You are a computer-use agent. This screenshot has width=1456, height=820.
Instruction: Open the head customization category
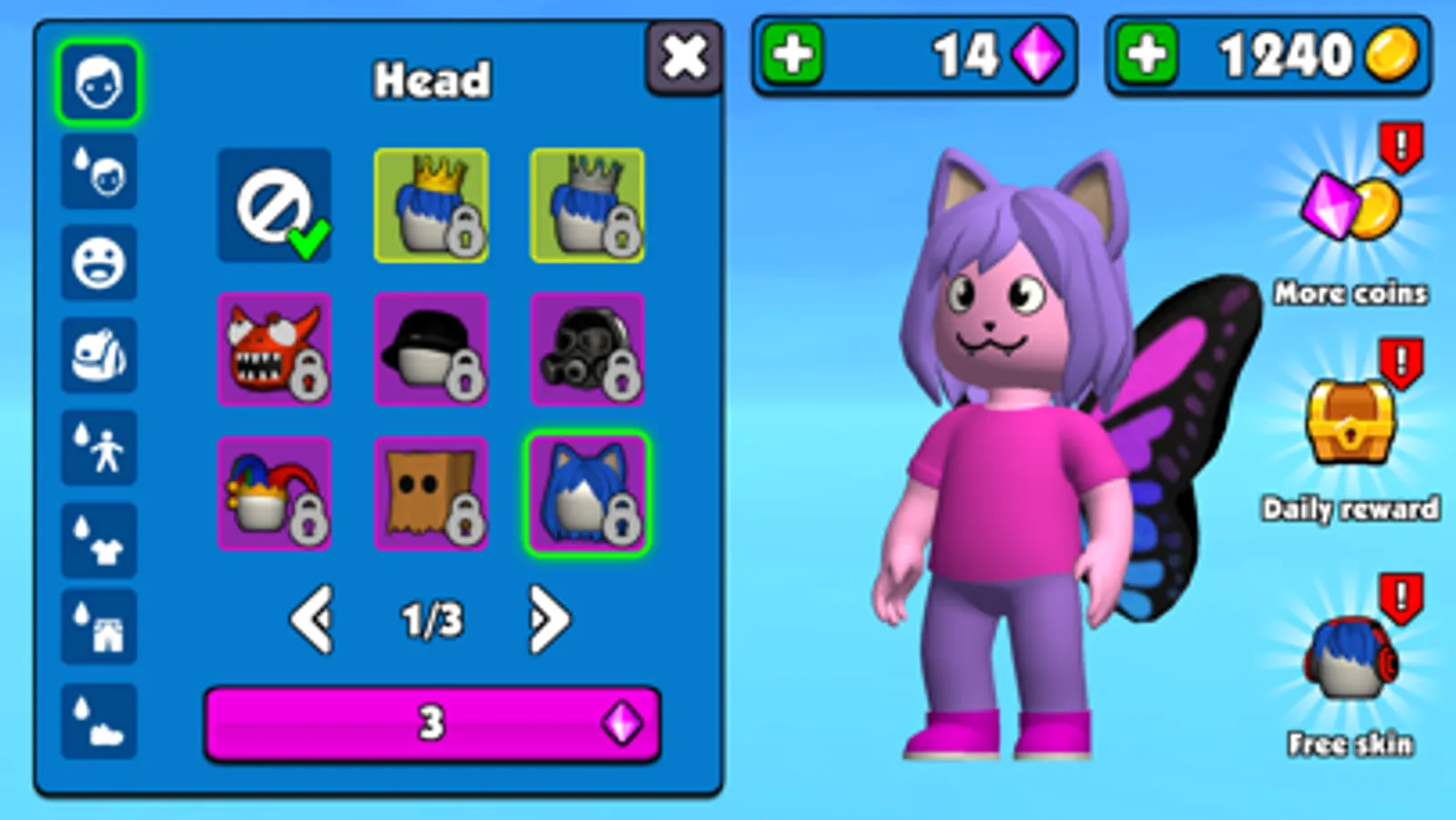coord(98,80)
